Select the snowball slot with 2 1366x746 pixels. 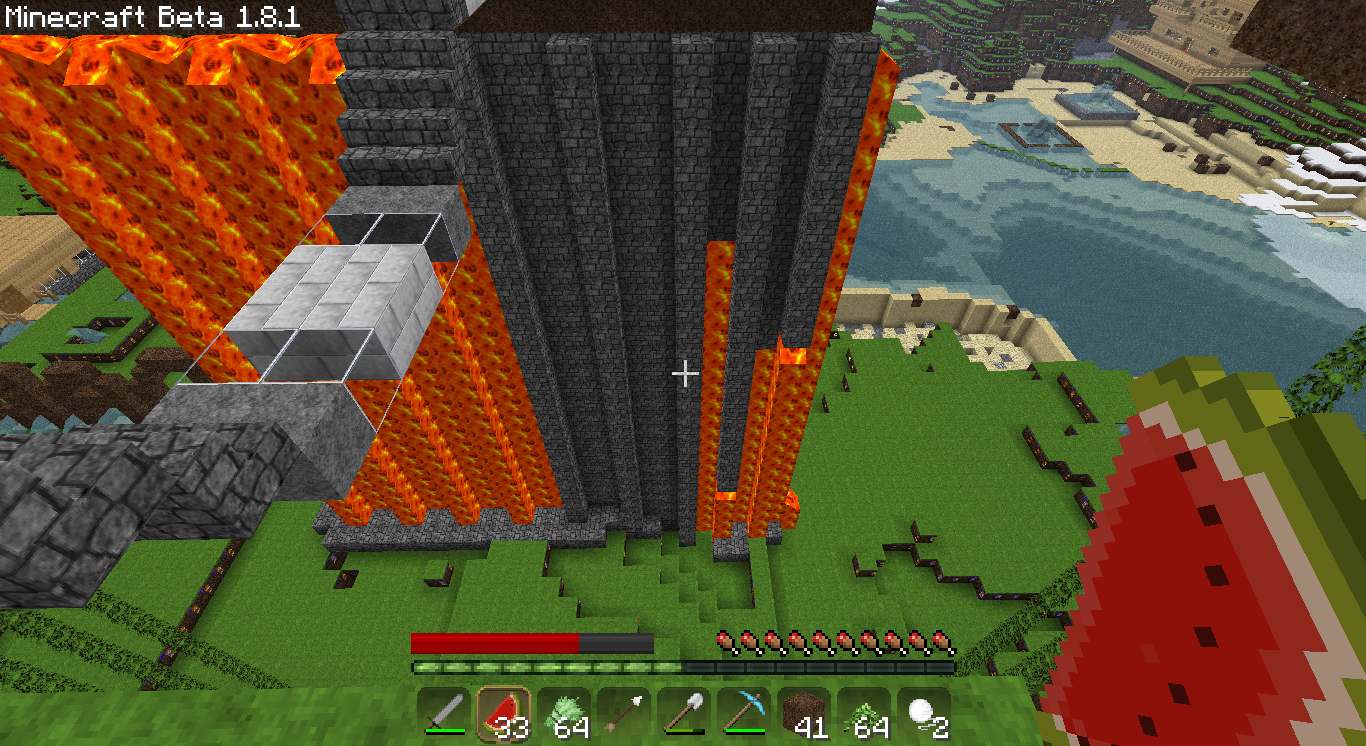click(x=924, y=714)
